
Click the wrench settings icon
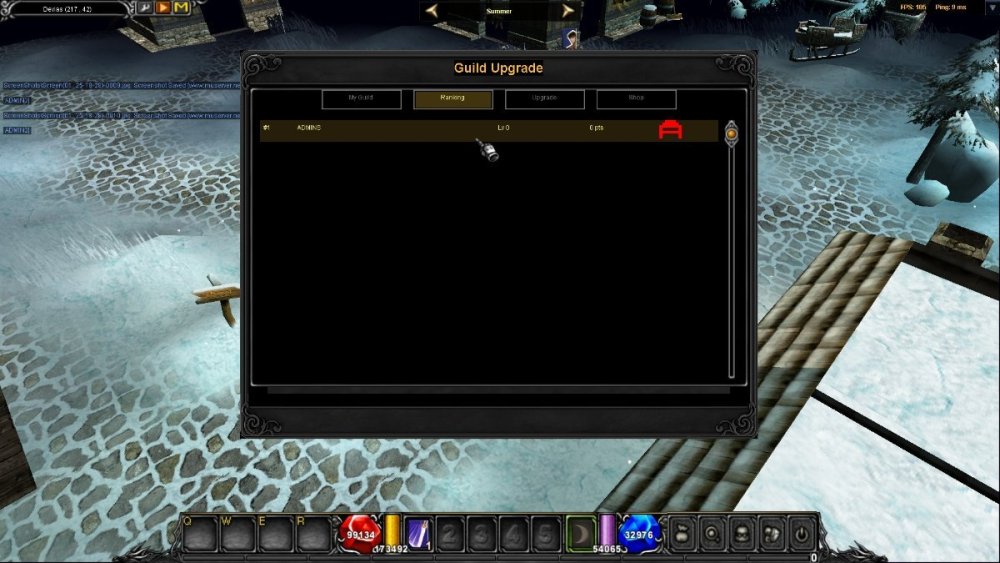[x=145, y=8]
